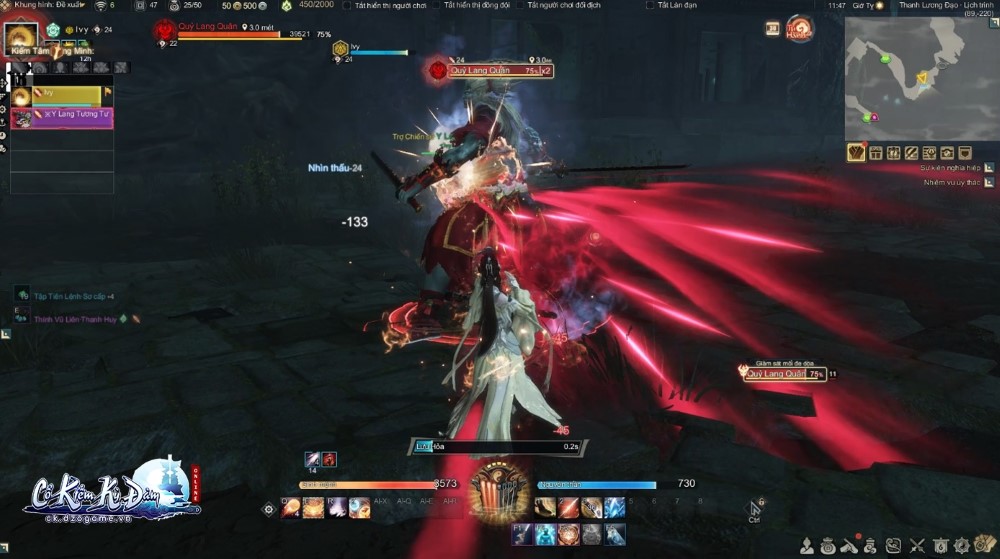Open the crossed swords menu icon
Screen dimensions: 1000x559
(916, 546)
